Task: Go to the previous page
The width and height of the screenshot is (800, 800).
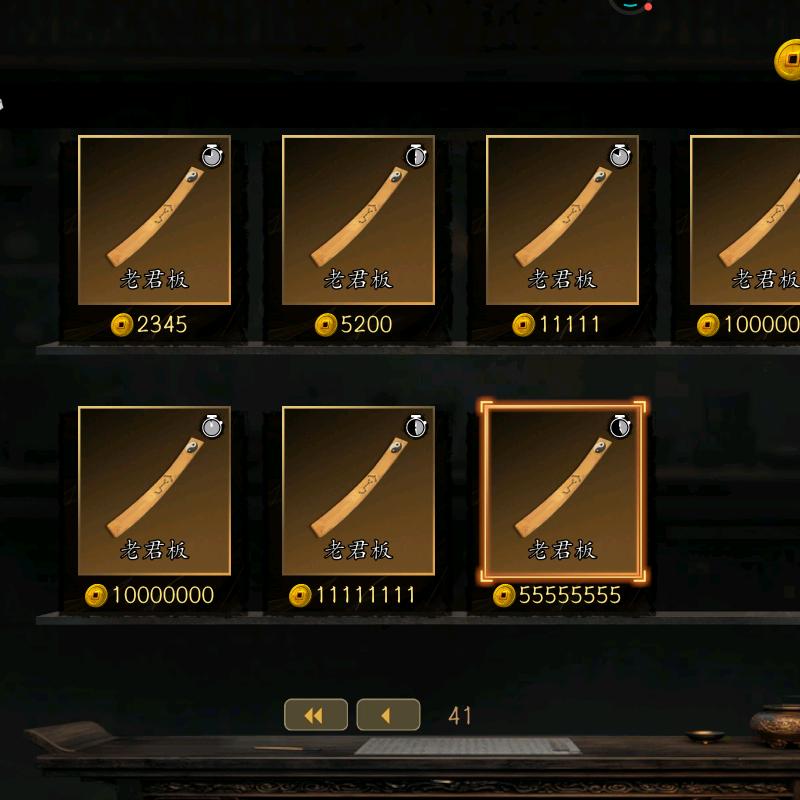Action: point(388,715)
